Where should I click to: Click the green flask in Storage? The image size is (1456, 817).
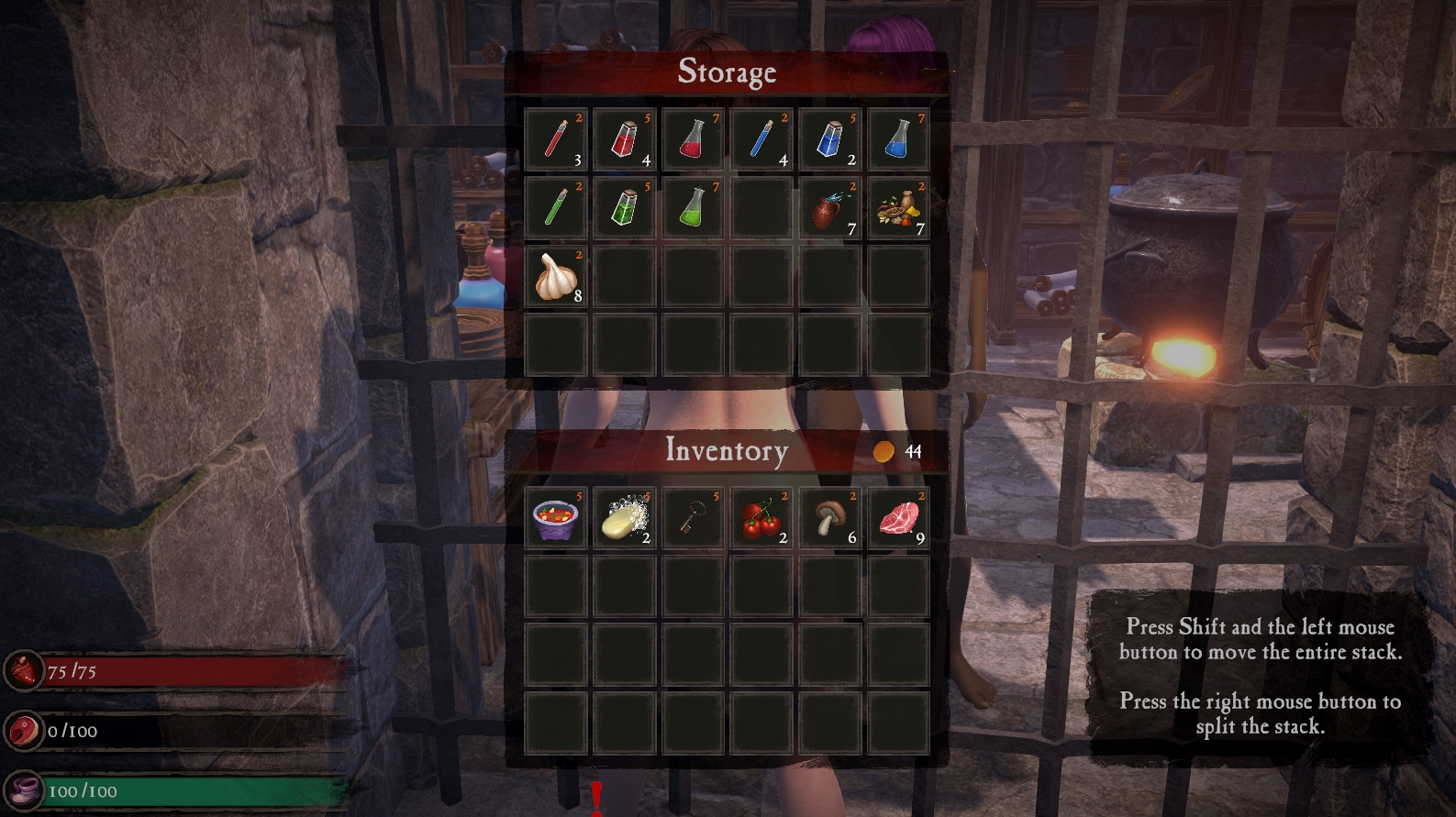click(x=692, y=208)
